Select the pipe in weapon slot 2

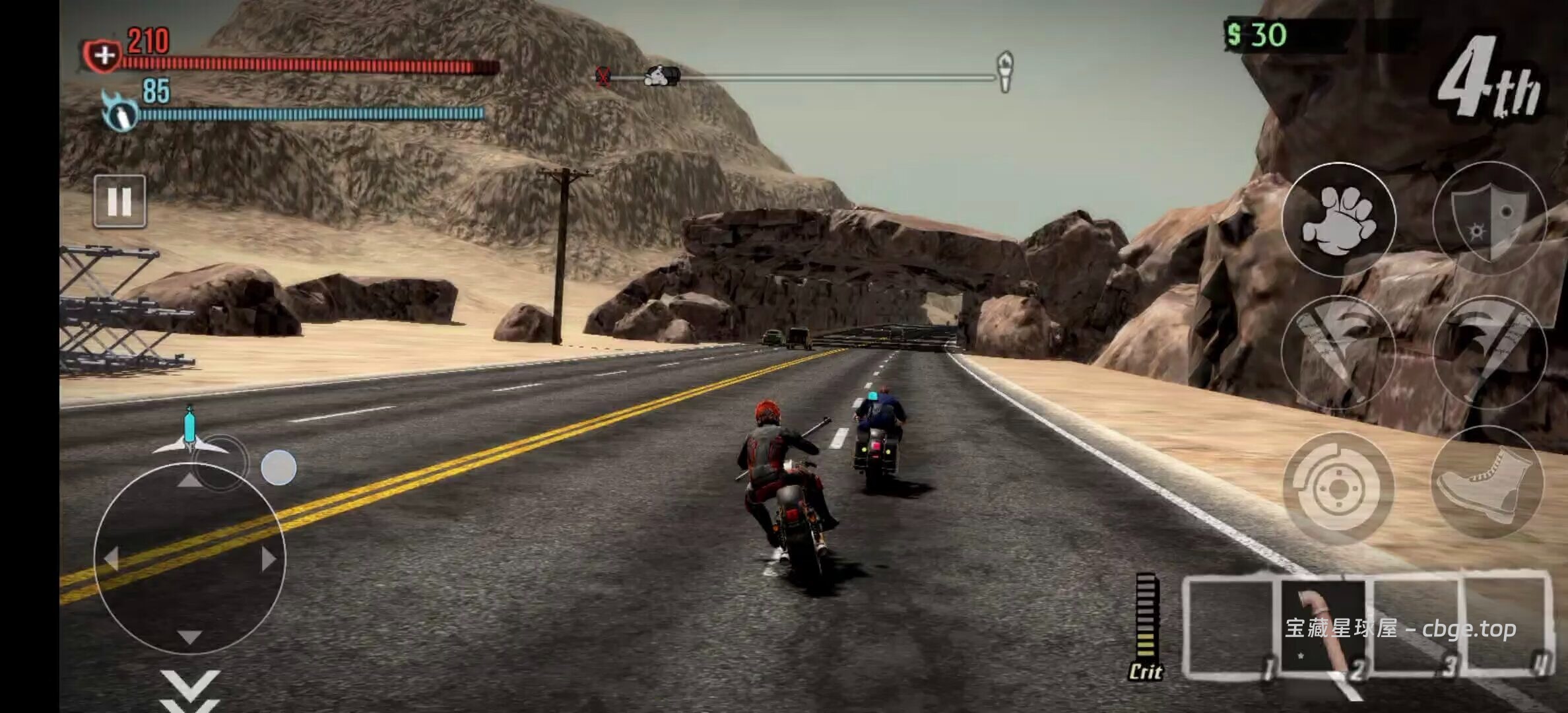pos(1323,627)
